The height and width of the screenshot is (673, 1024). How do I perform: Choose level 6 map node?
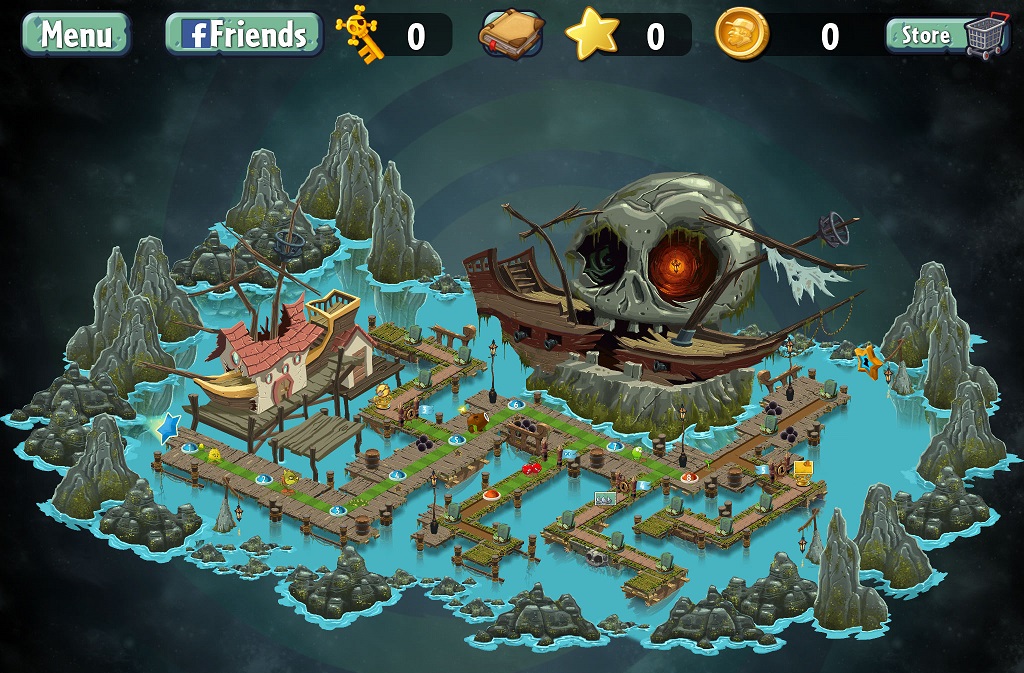[516, 404]
